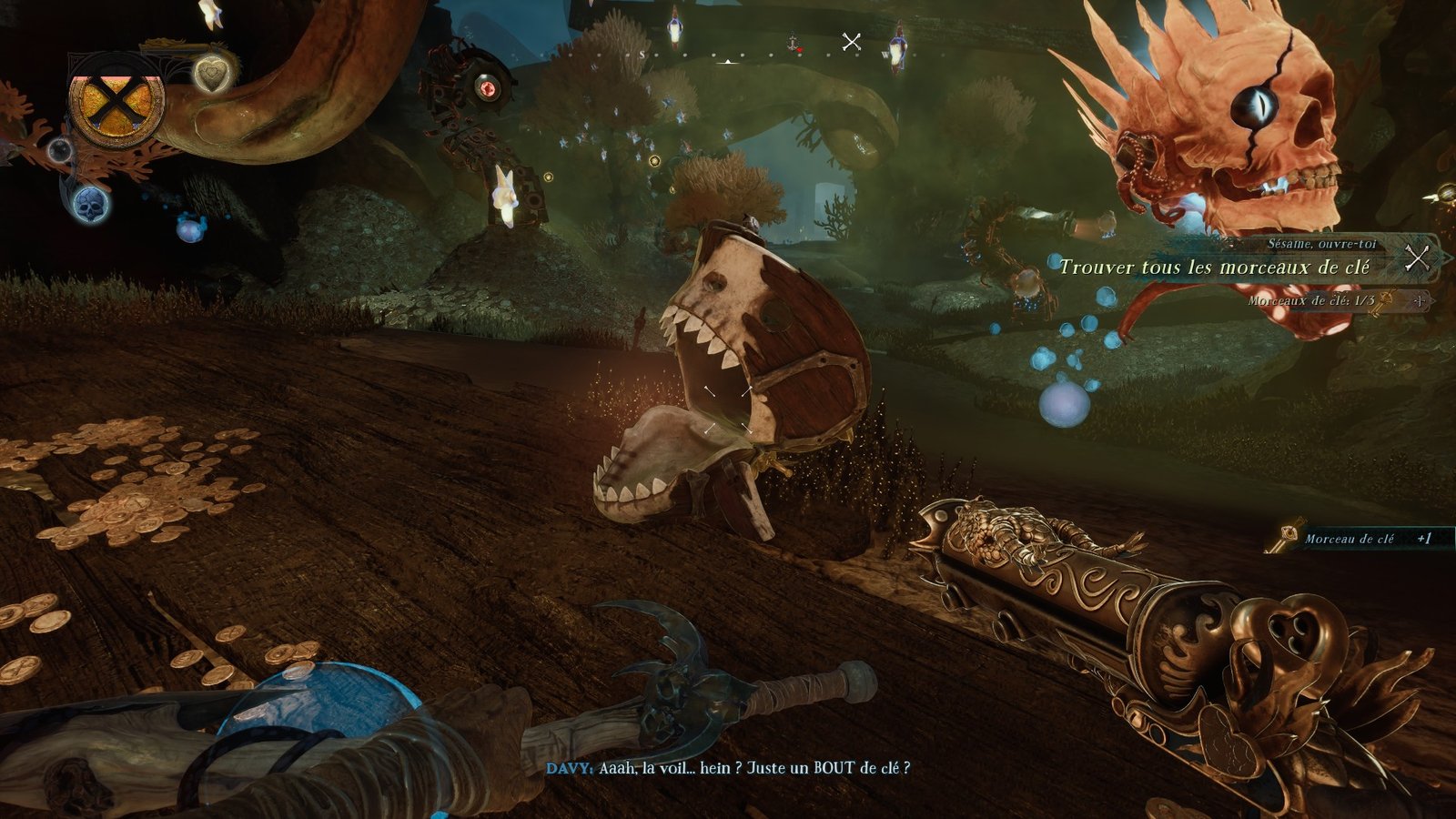
Task: Click the crossed bones icon beside the quest banner
Action: coord(1417,258)
